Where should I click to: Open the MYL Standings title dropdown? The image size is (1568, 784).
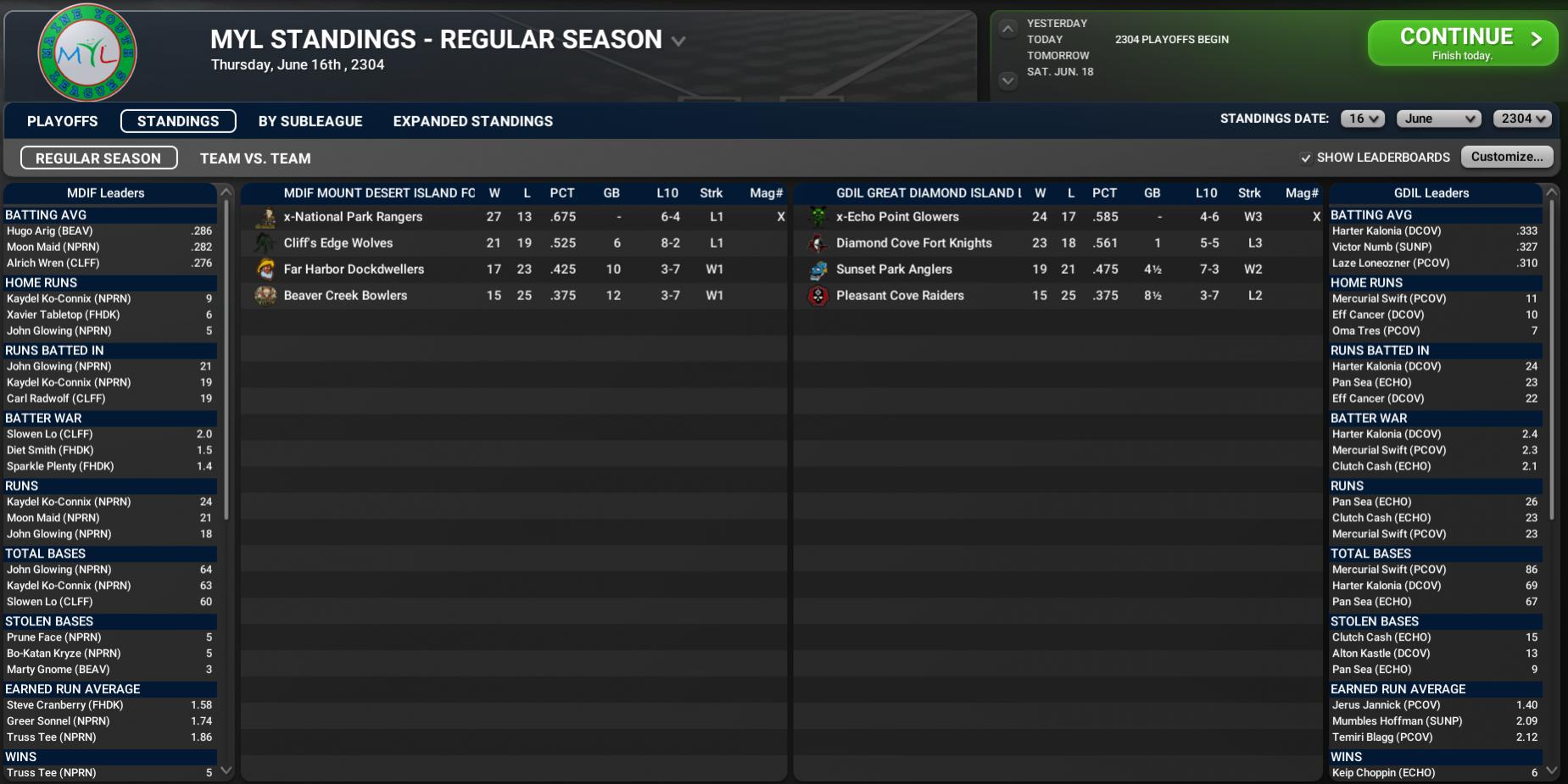[678, 41]
